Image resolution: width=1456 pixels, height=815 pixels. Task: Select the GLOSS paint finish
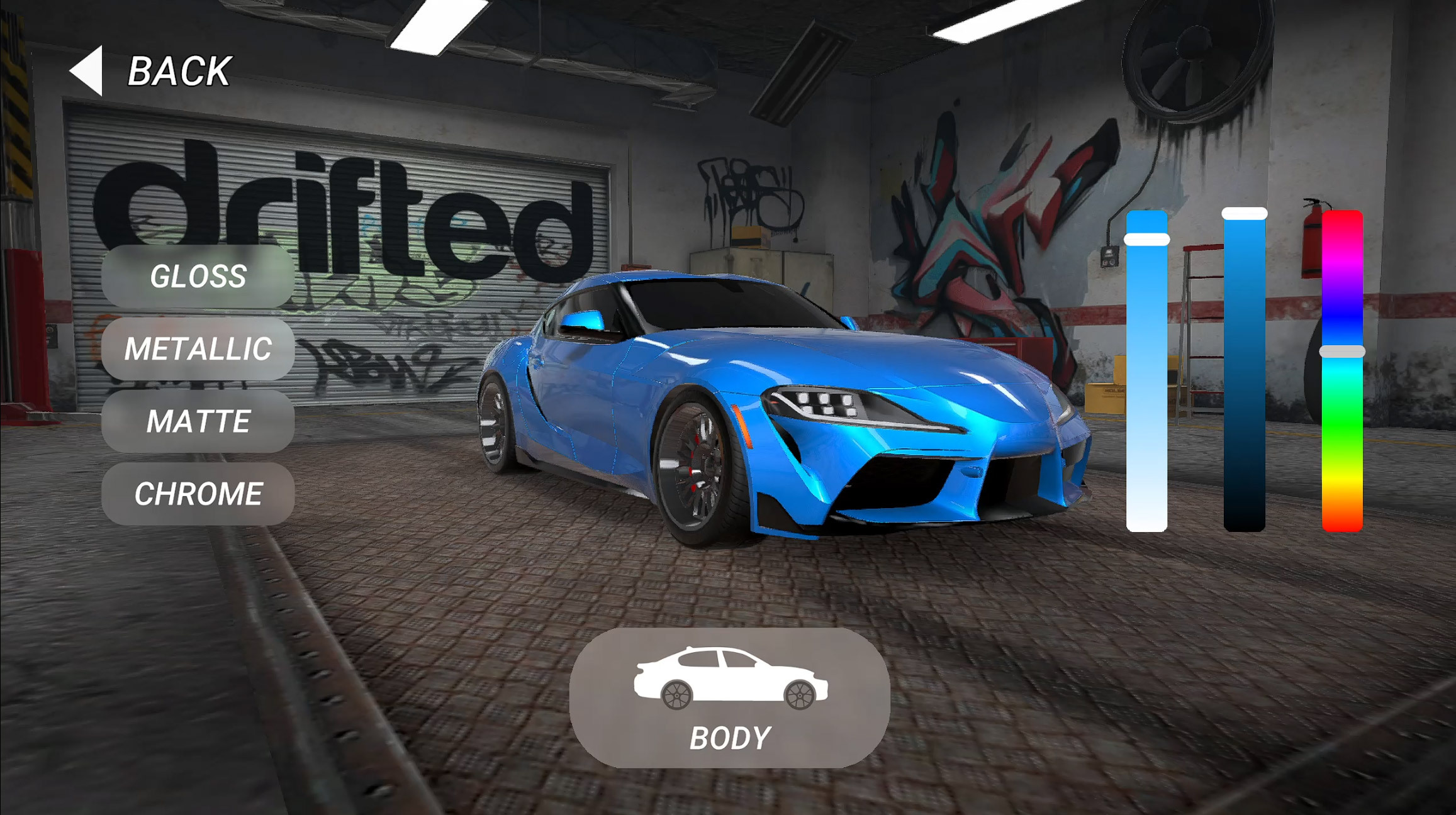click(198, 276)
